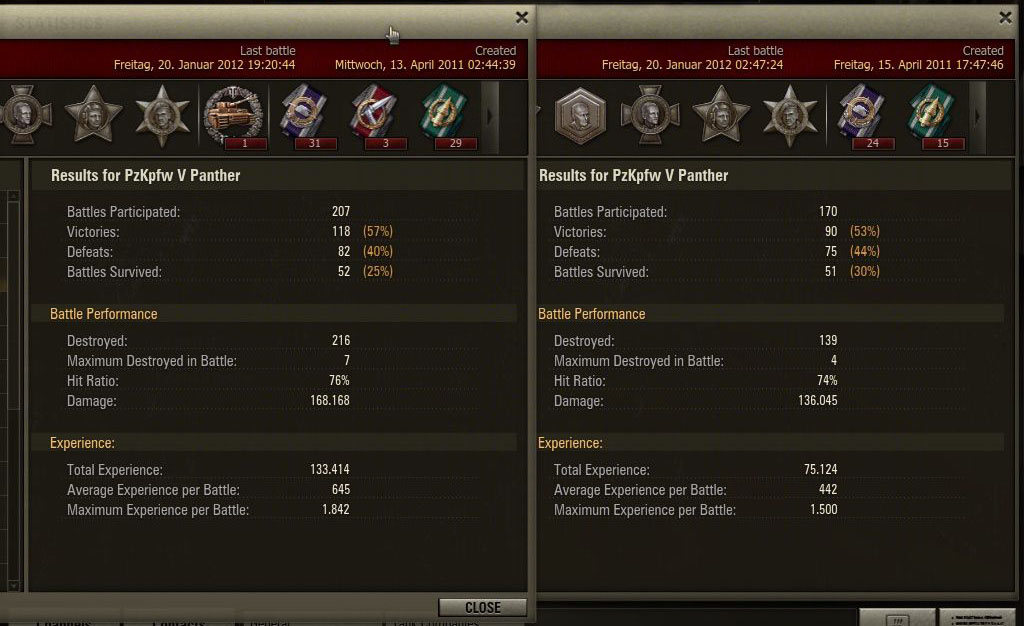Viewport: 1024px width, 626px height.
Task: Show more medals in the 13. April 2011 window
Action: 489,116
